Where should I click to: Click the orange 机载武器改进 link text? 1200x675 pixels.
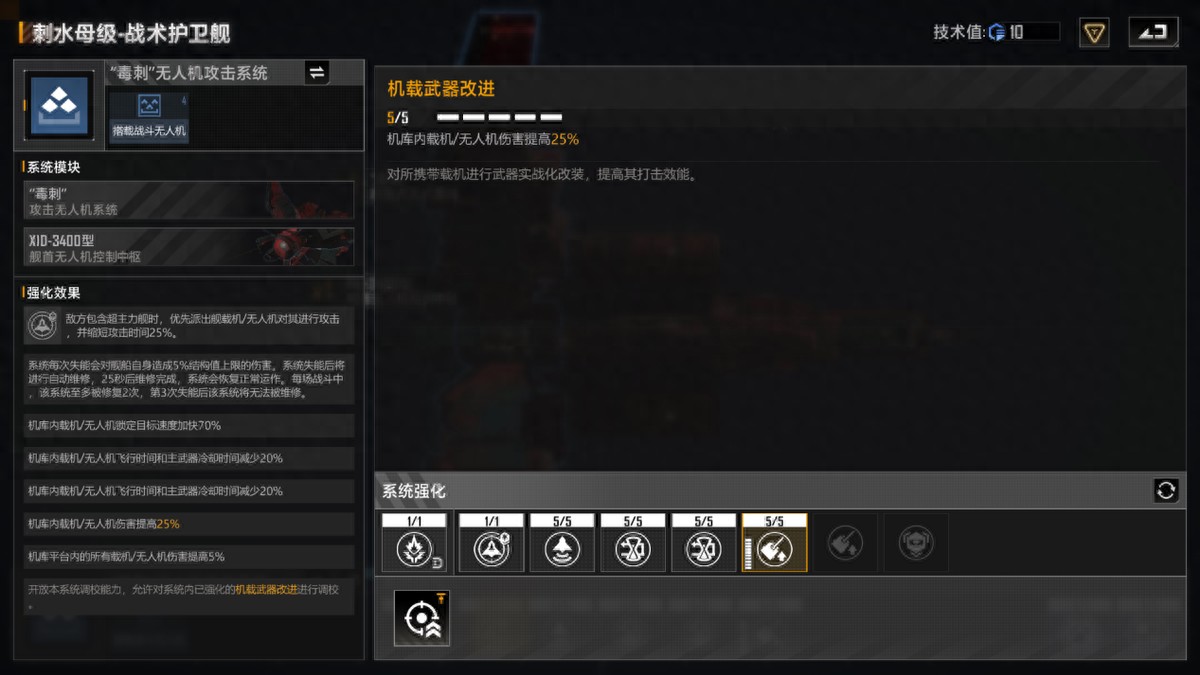point(266,590)
